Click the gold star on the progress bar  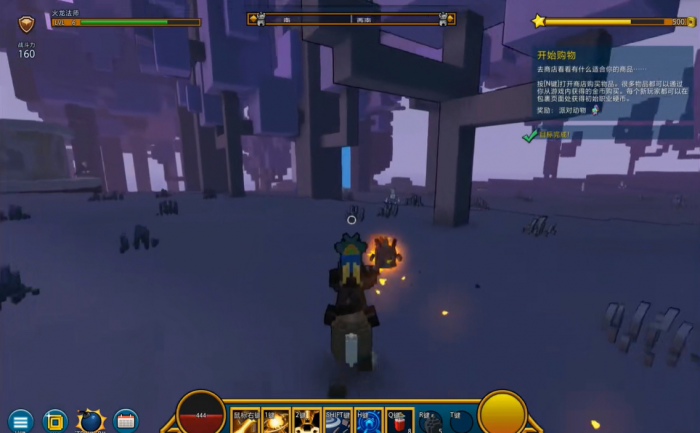click(539, 20)
